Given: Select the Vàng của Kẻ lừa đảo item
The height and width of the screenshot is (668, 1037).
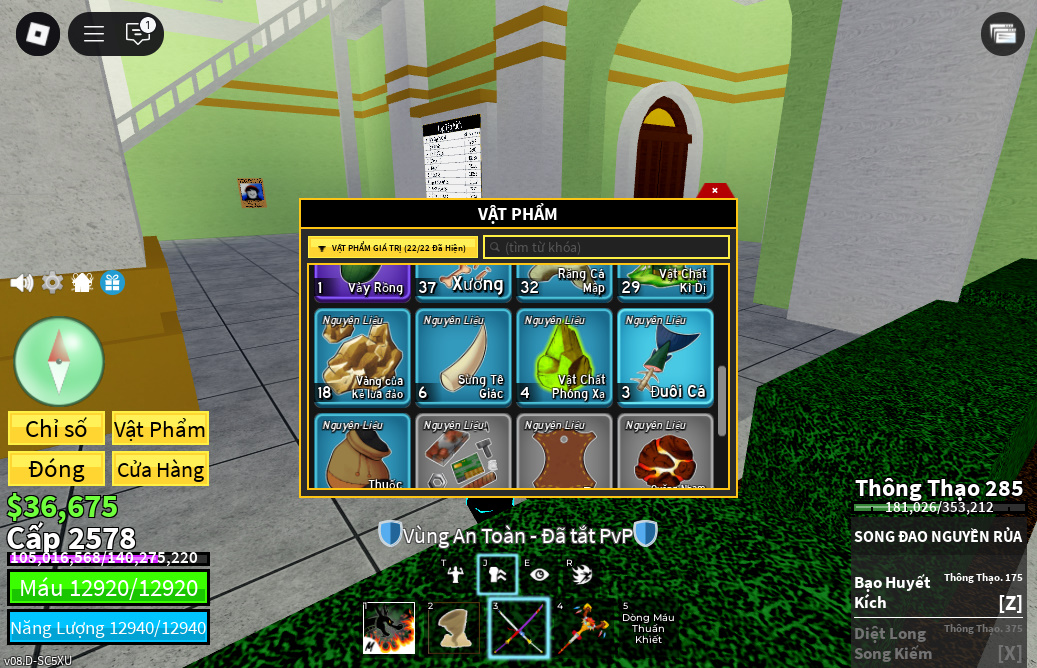Looking at the screenshot, I should (x=363, y=356).
